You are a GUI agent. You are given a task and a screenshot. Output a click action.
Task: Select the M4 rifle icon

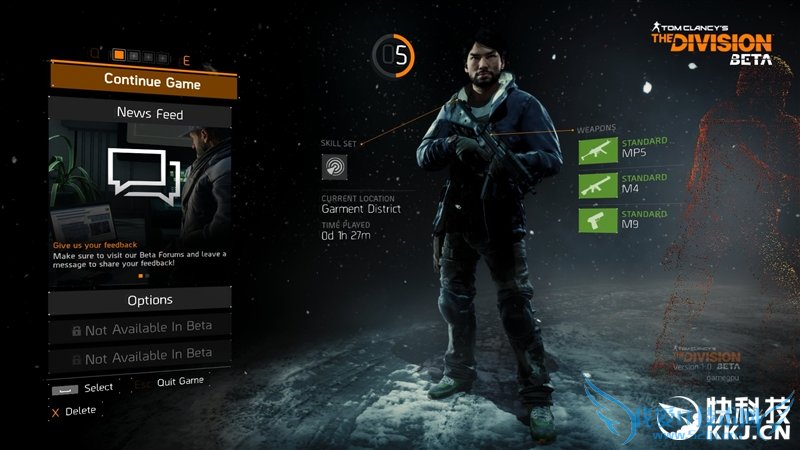pyautogui.click(x=598, y=185)
